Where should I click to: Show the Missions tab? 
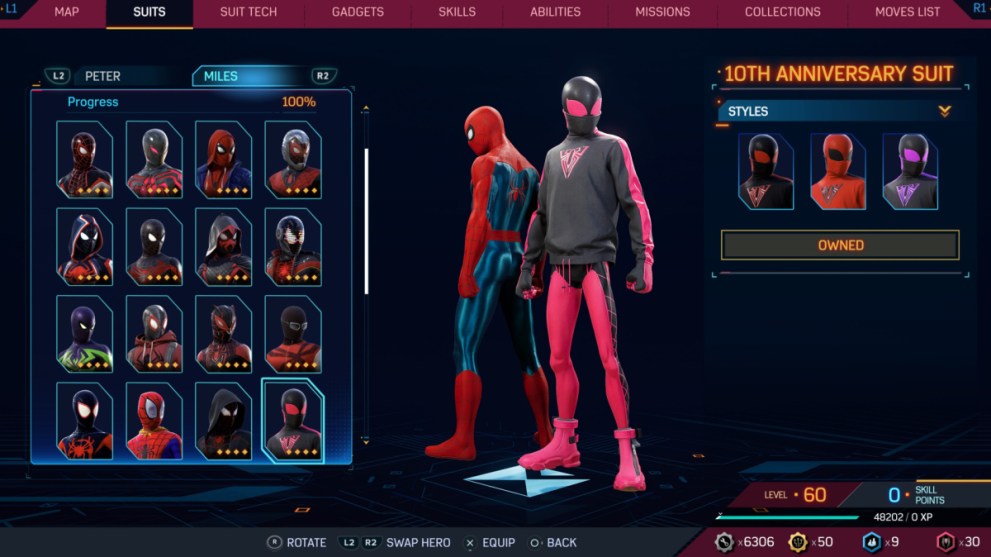tap(662, 12)
